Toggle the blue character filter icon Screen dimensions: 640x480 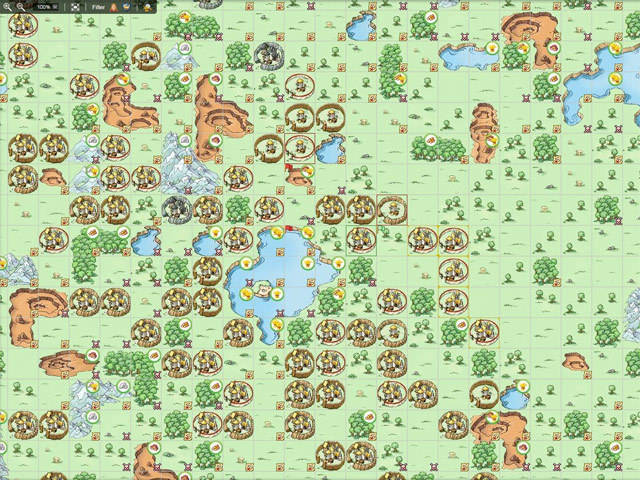127,6
